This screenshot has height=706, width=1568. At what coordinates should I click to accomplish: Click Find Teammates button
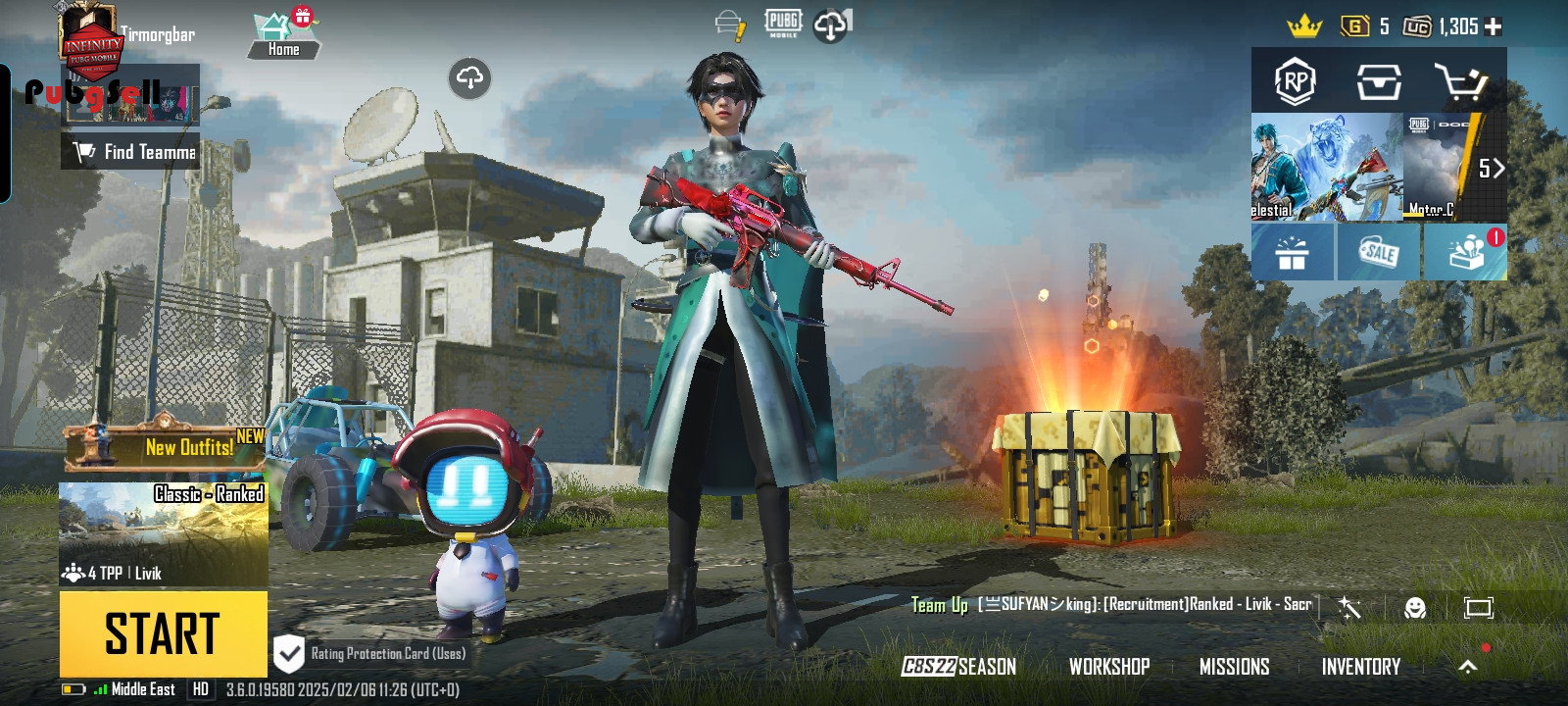(x=131, y=152)
